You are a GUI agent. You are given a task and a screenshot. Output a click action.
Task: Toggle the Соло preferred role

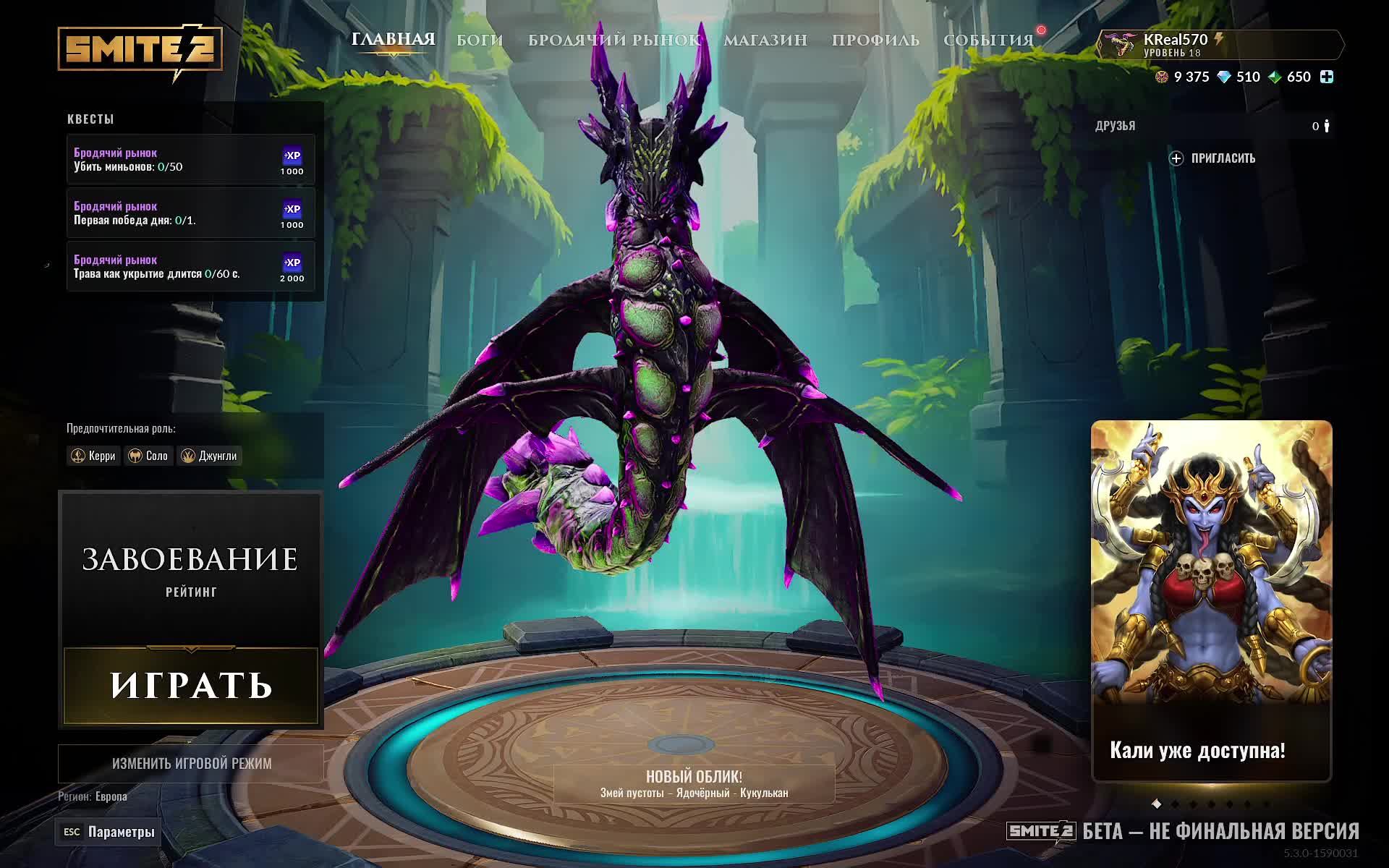click(x=148, y=456)
